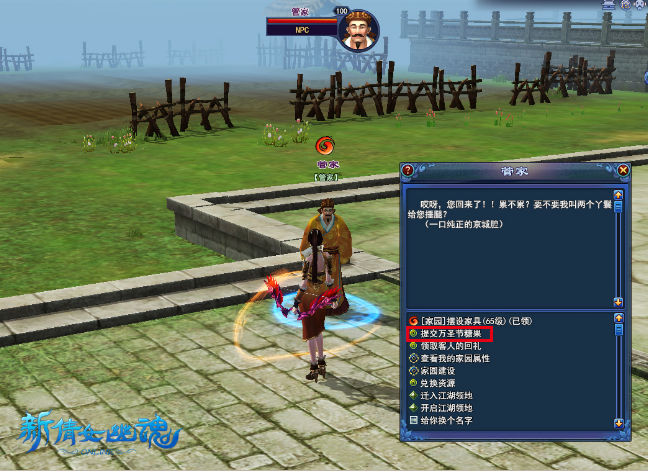The width and height of the screenshot is (648, 471).
Task: Close the 管家 dialog window
Action: point(624,170)
